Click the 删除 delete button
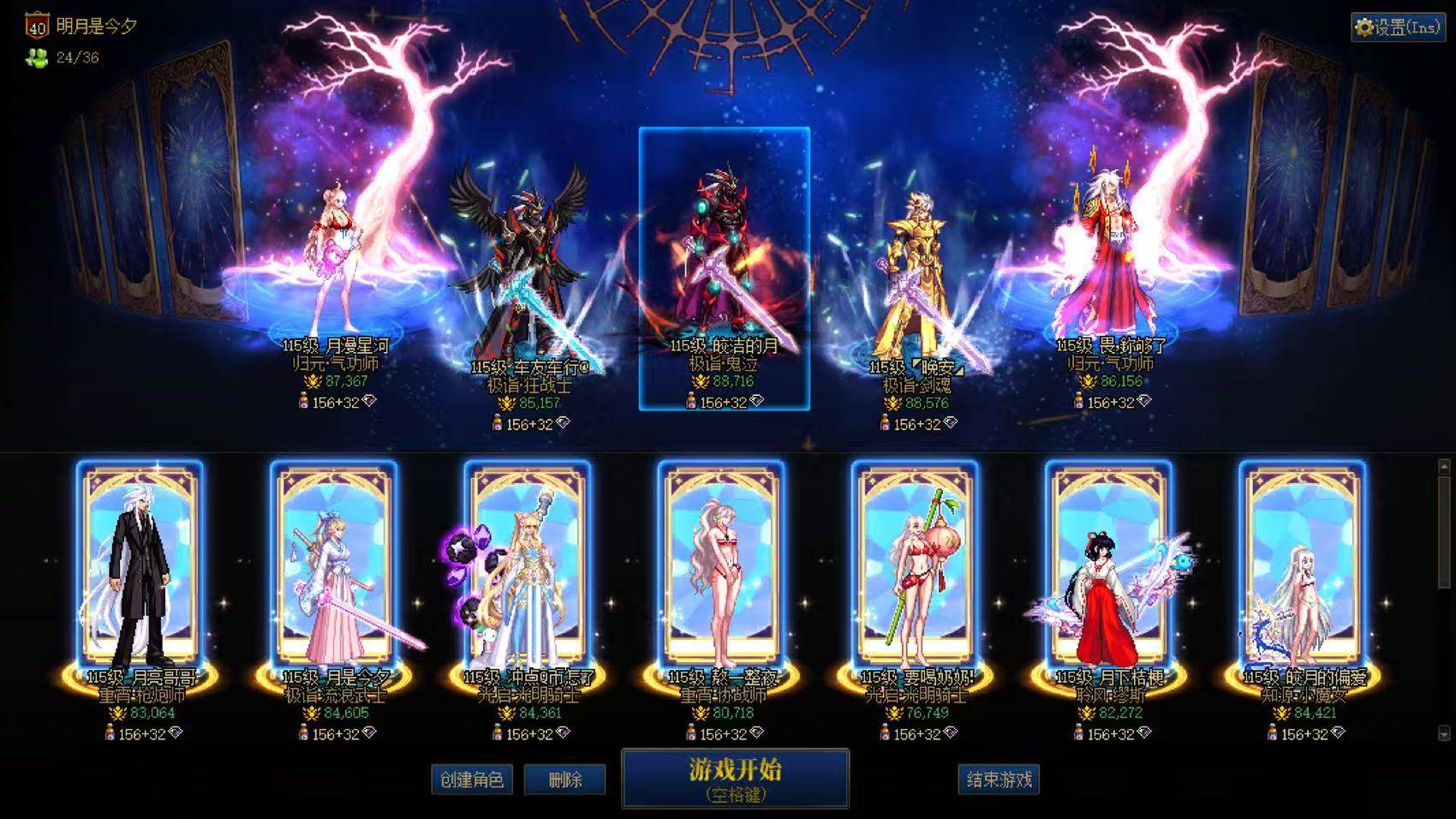 tap(564, 780)
